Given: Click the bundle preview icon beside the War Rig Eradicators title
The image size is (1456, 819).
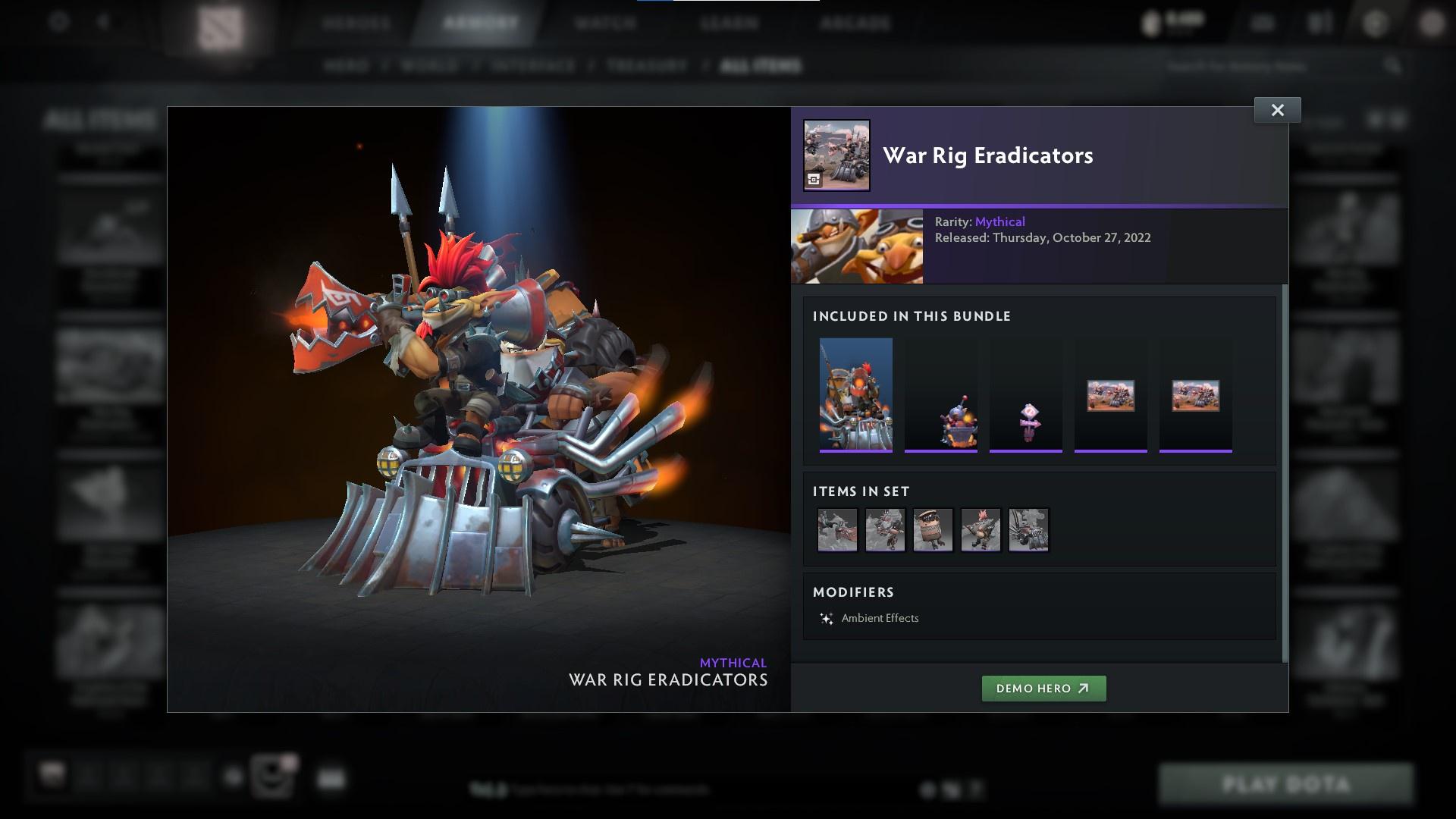Looking at the screenshot, I should [836, 155].
